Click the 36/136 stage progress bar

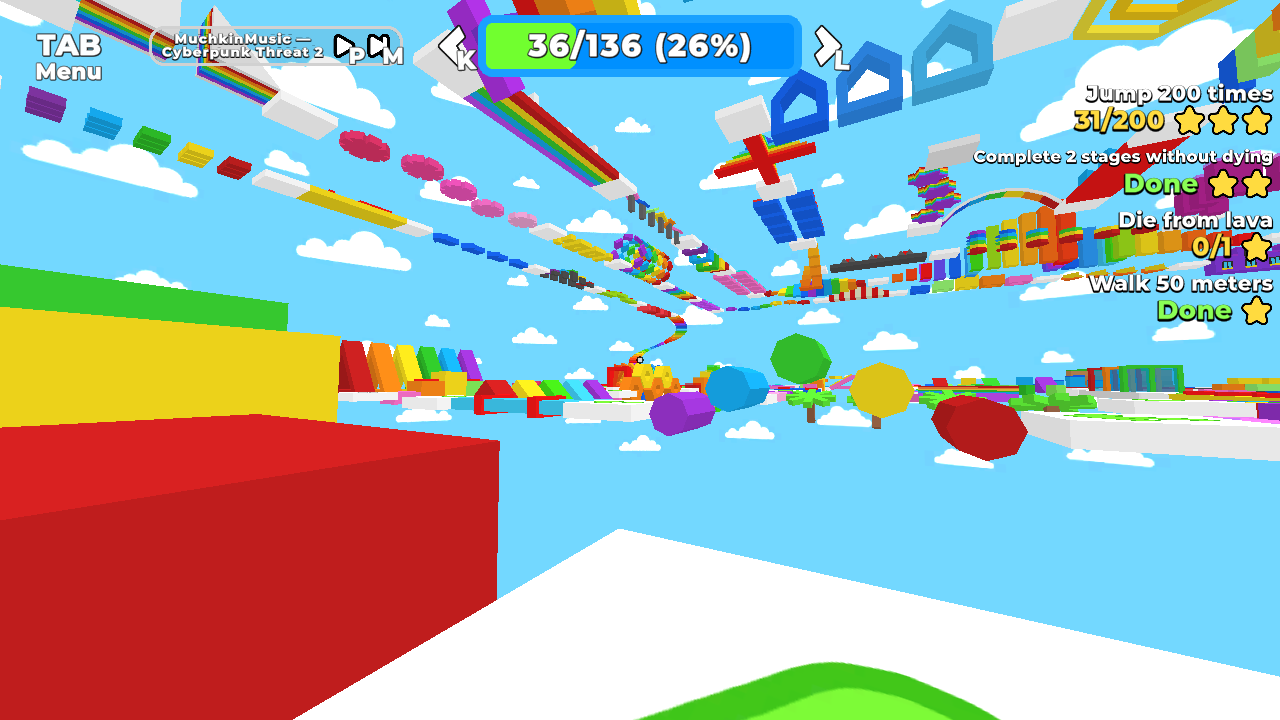click(x=638, y=44)
